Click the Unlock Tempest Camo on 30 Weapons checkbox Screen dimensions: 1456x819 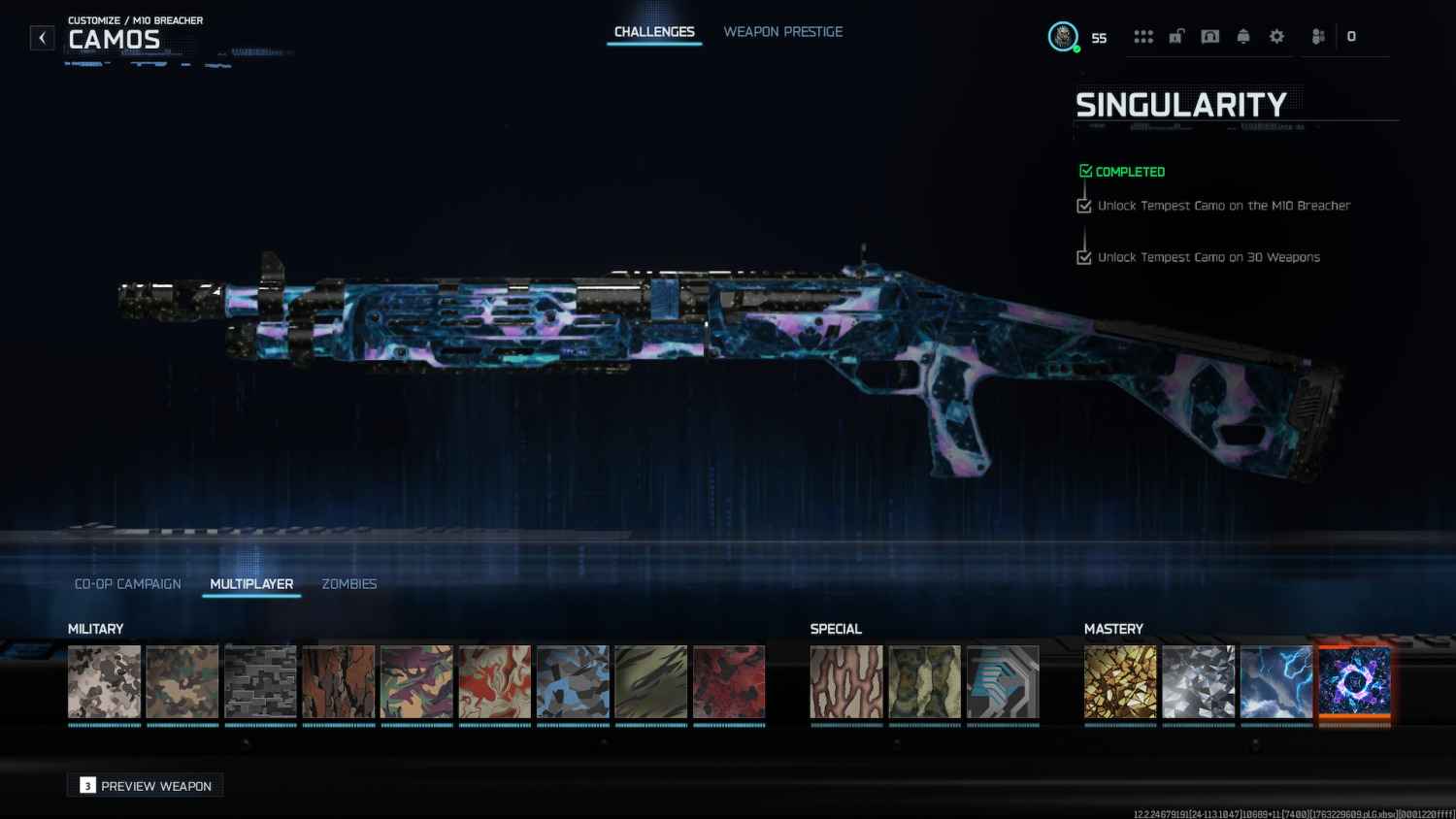pos(1084,257)
